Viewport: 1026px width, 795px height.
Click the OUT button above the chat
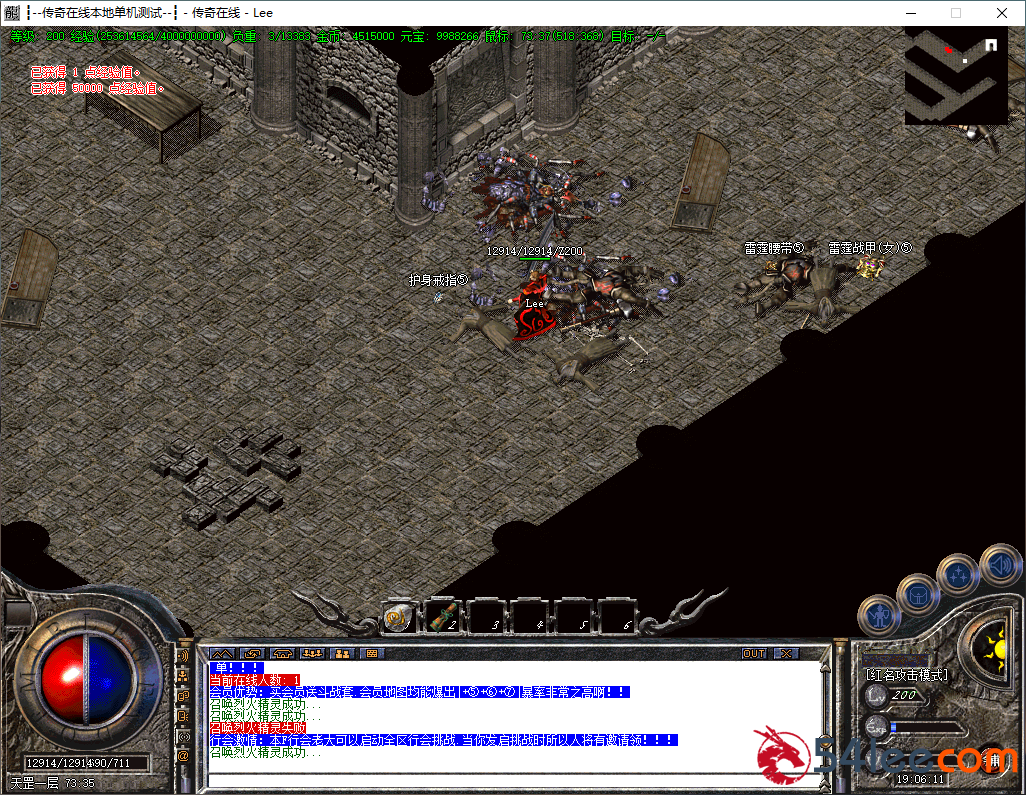754,653
